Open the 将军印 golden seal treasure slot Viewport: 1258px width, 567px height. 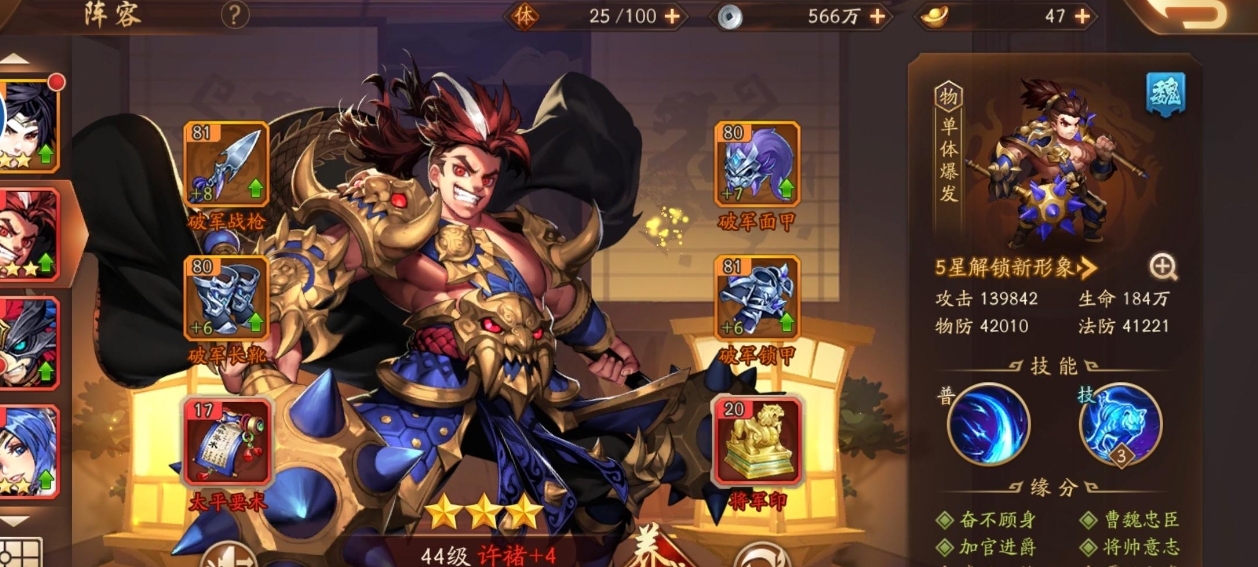pos(757,441)
